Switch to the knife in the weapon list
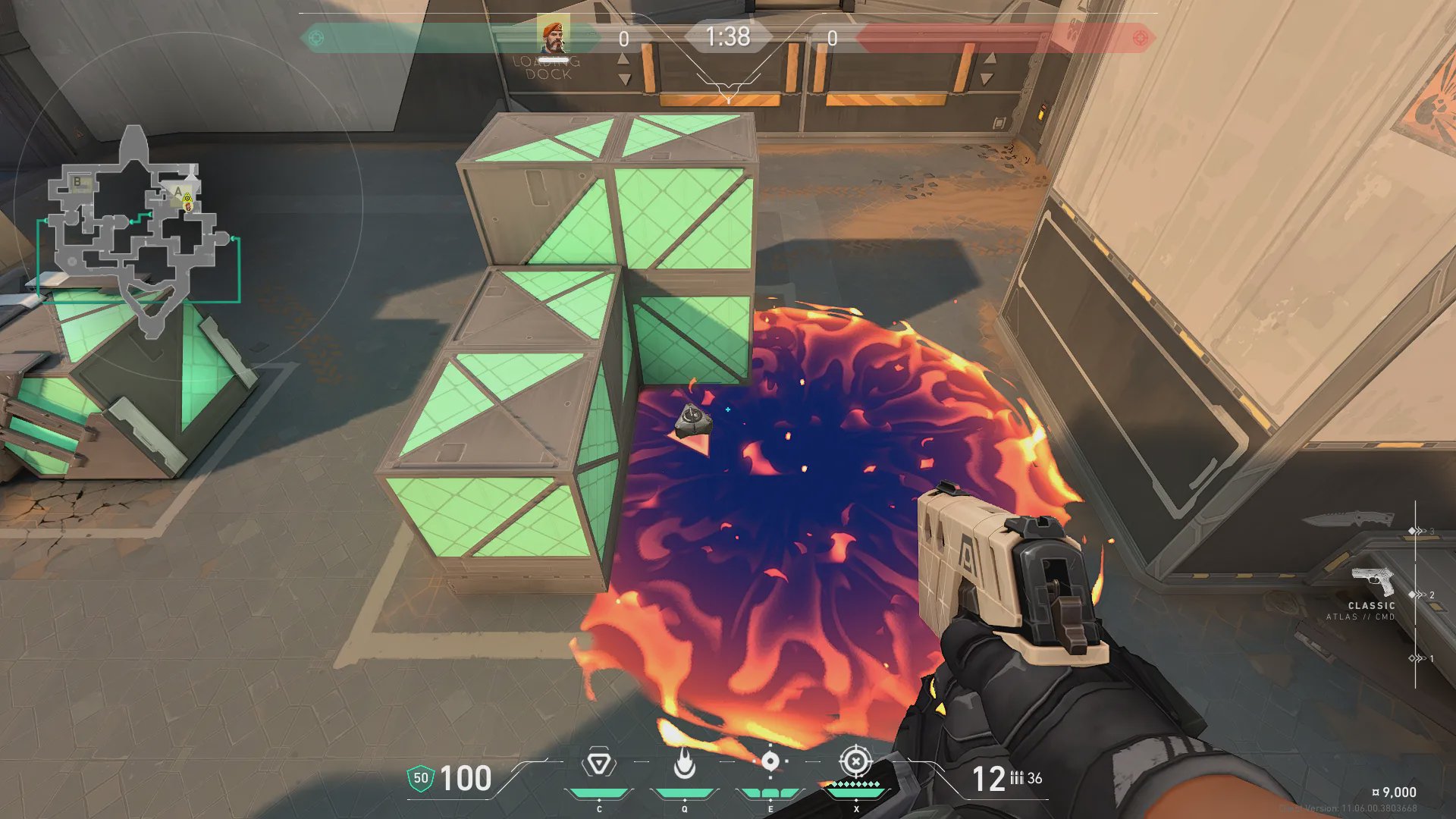The image size is (1456, 819). pyautogui.click(x=1348, y=520)
